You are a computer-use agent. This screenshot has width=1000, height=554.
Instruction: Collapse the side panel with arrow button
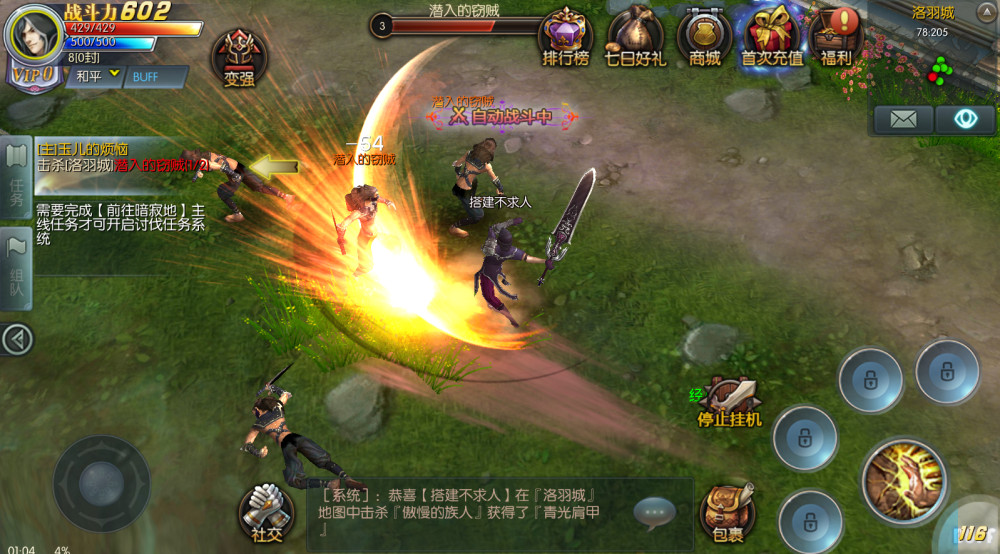(x=16, y=340)
